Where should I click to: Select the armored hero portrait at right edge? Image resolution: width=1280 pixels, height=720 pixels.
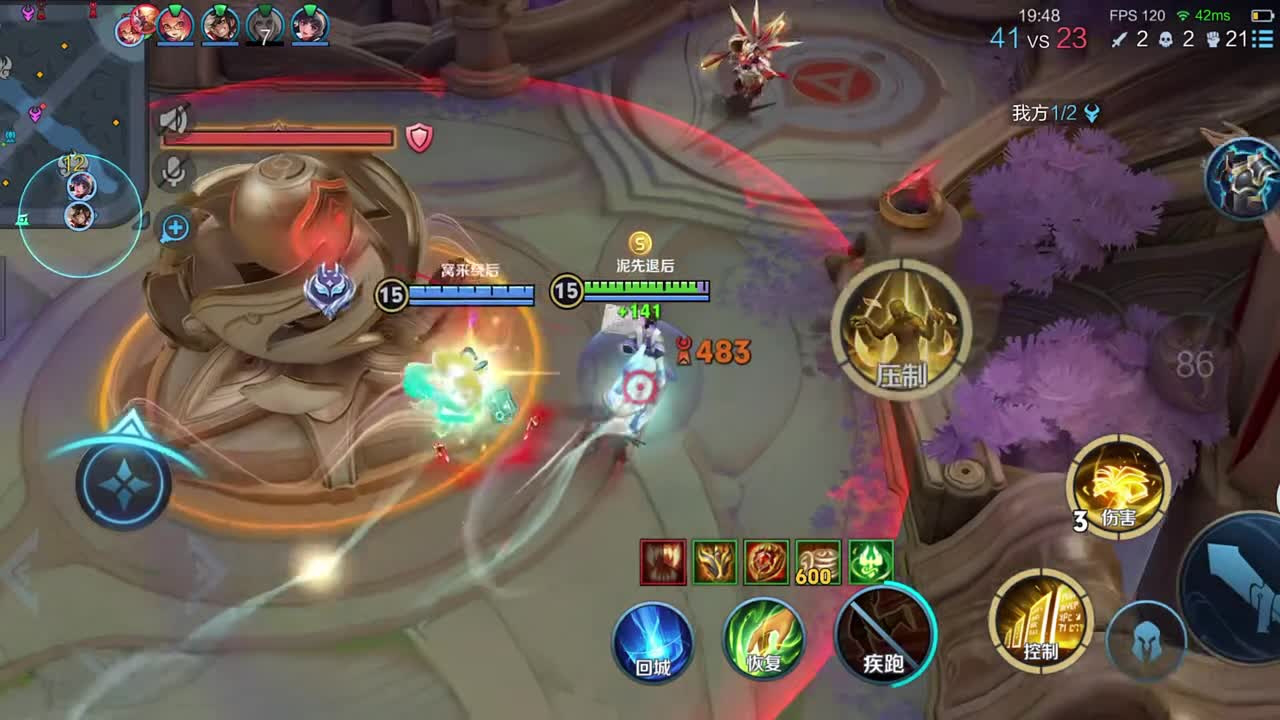coord(1244,178)
